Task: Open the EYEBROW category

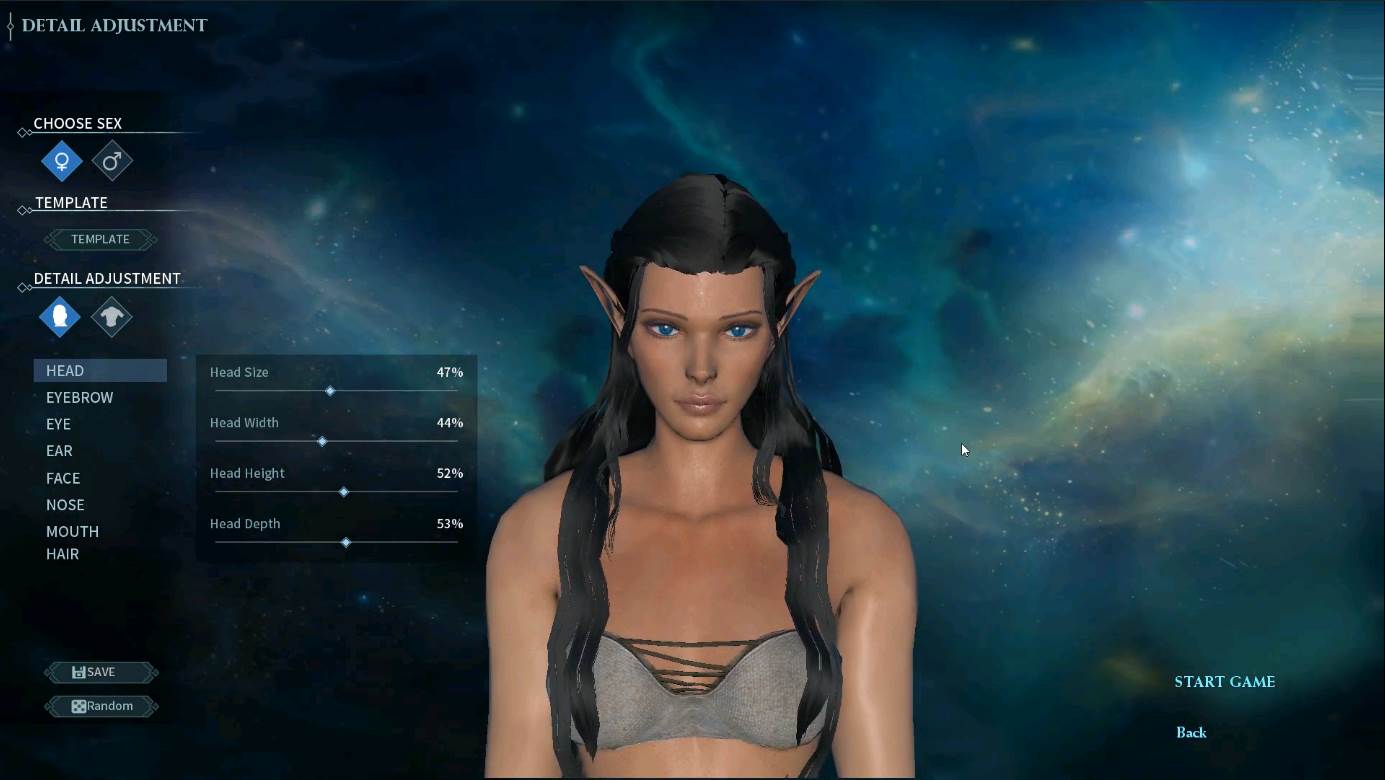Action: point(79,398)
